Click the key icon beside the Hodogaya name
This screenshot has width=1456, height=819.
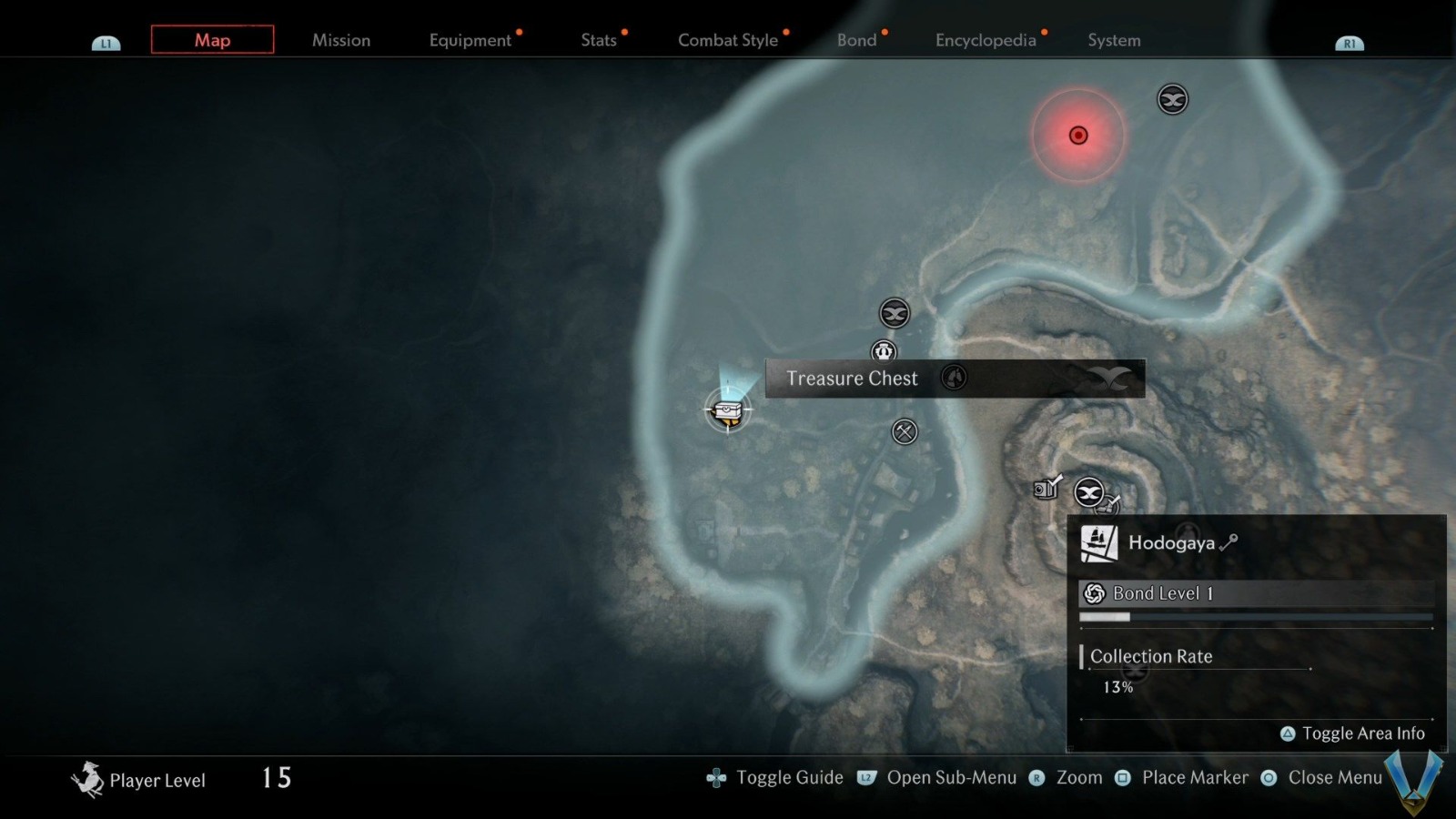pyautogui.click(x=1228, y=542)
